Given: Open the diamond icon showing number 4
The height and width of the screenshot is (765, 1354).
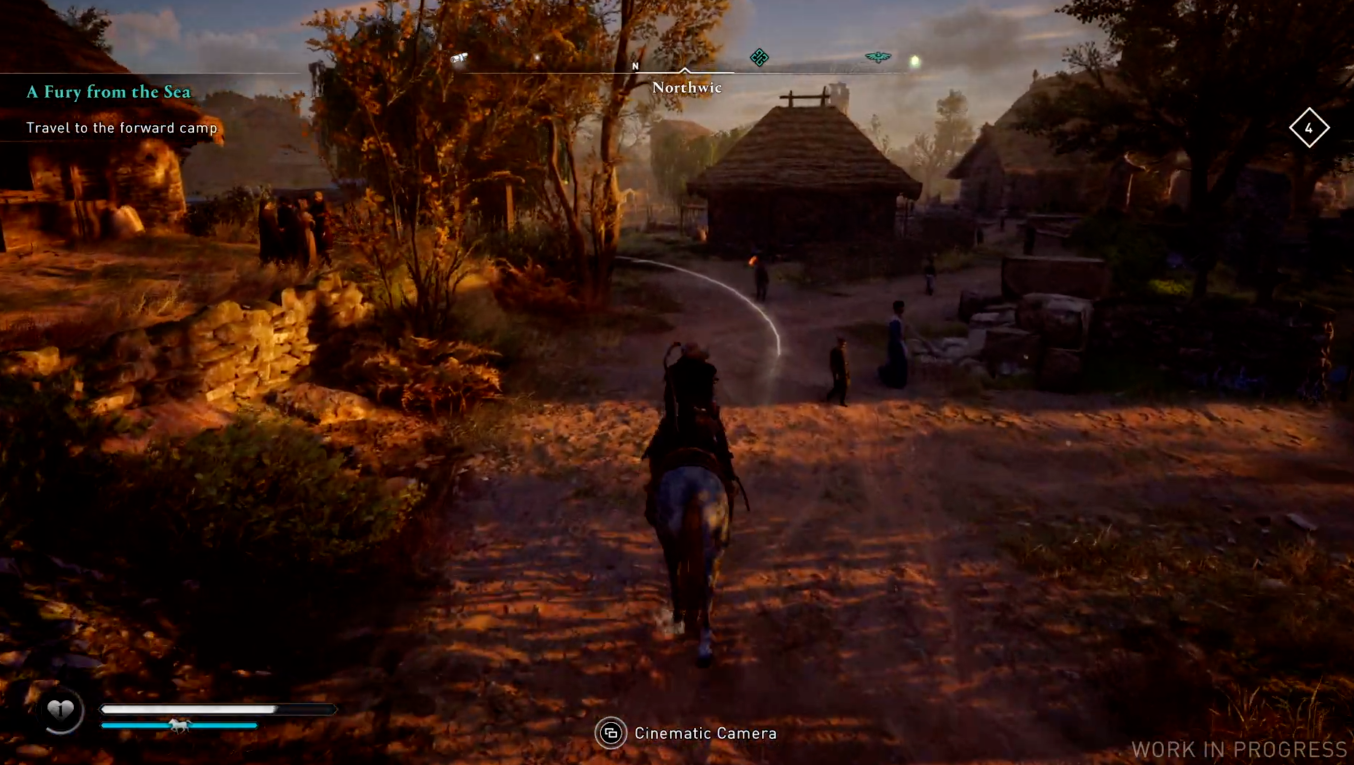Looking at the screenshot, I should pyautogui.click(x=1308, y=128).
